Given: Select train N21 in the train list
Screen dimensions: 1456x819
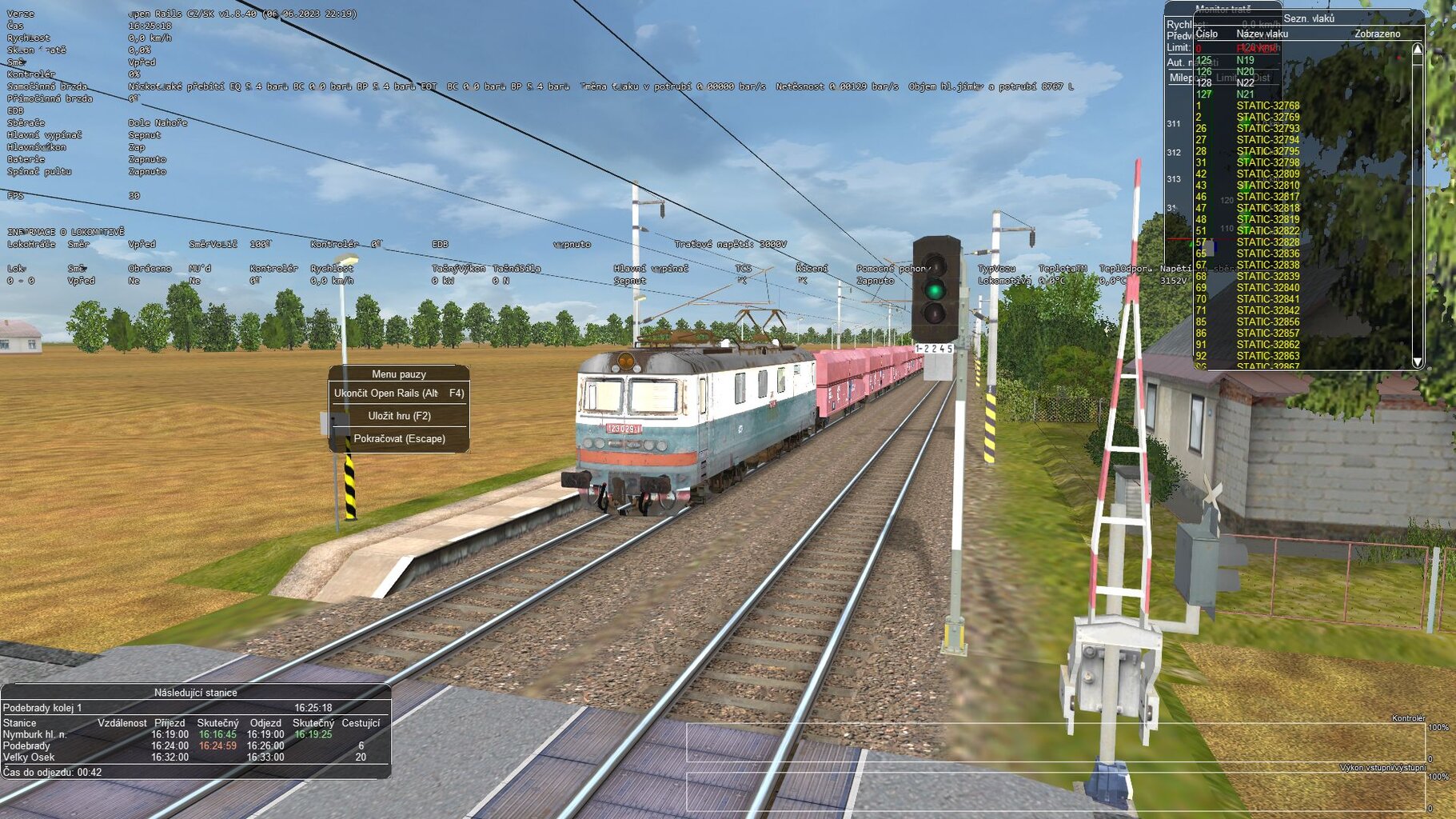Looking at the screenshot, I should 1243,93.
